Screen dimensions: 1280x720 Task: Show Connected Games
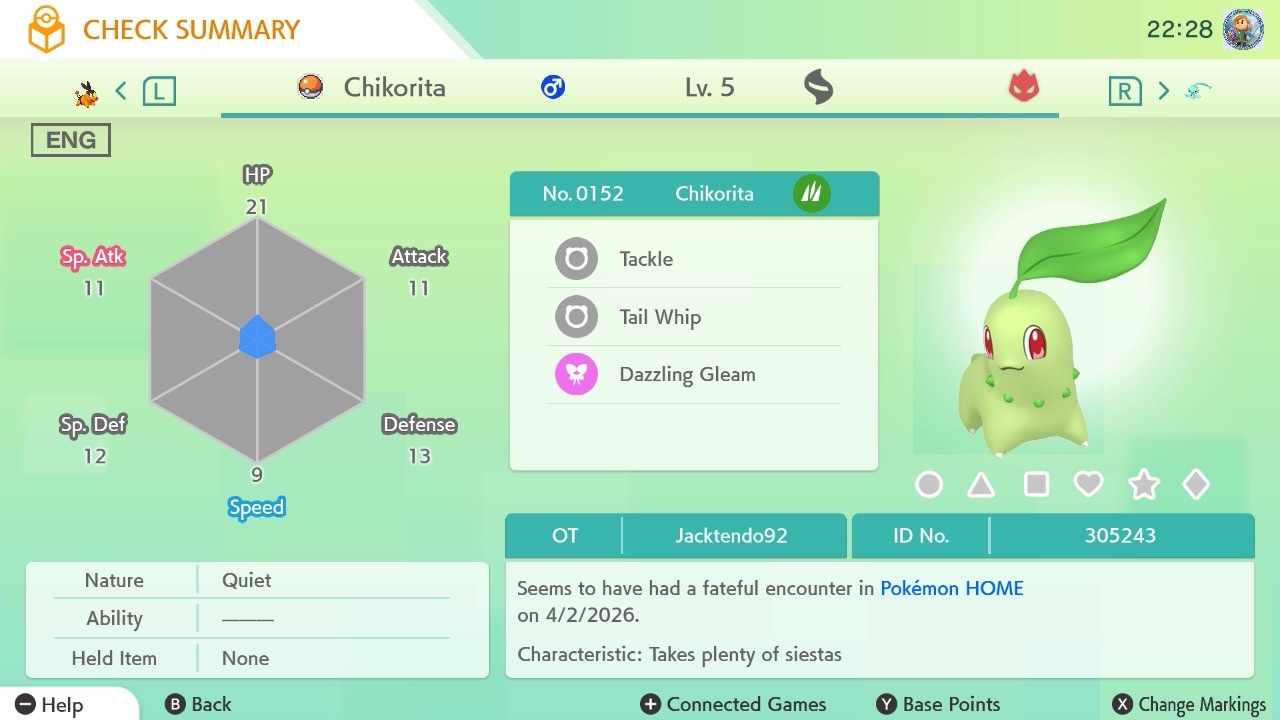tap(733, 704)
